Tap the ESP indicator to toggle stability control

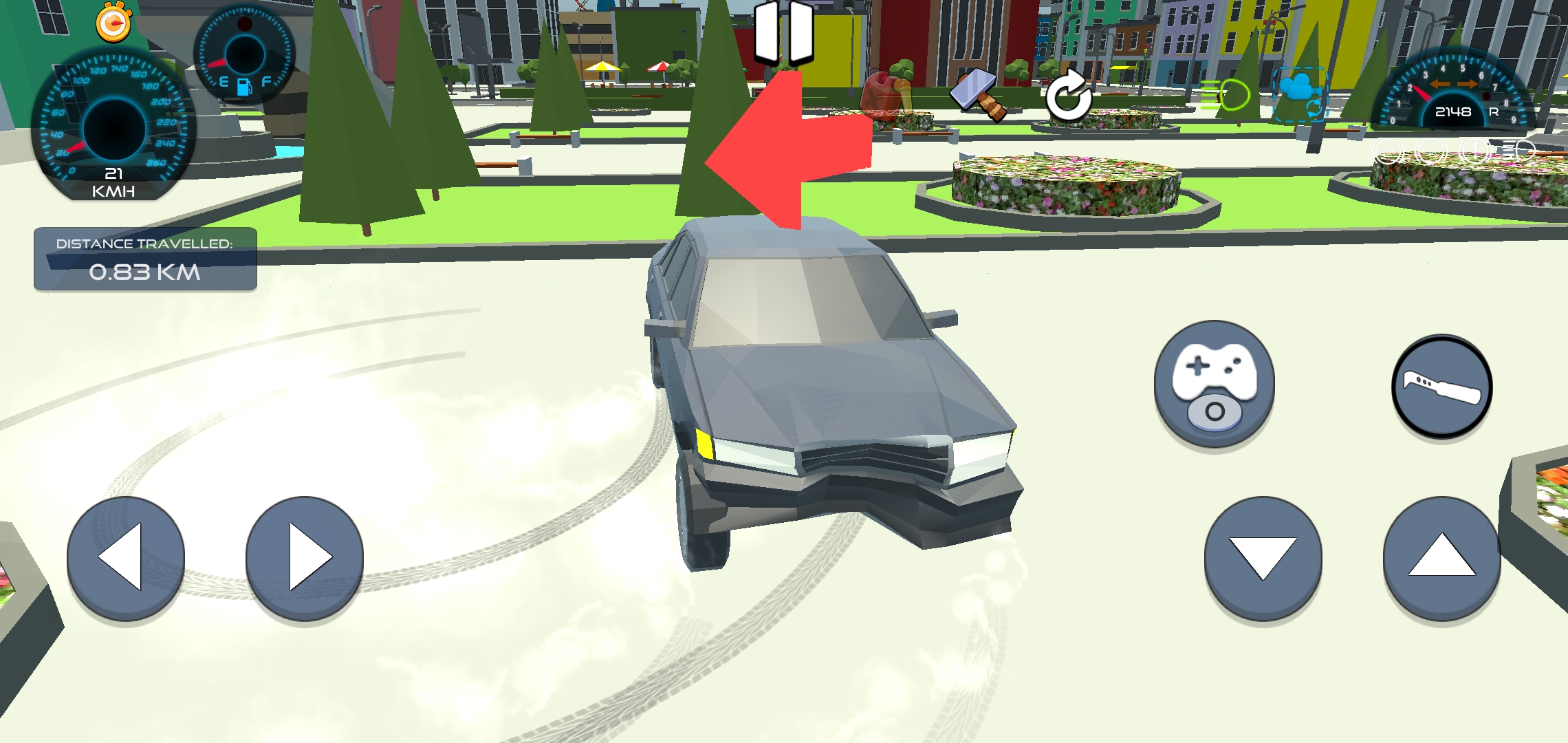click(x=1431, y=151)
